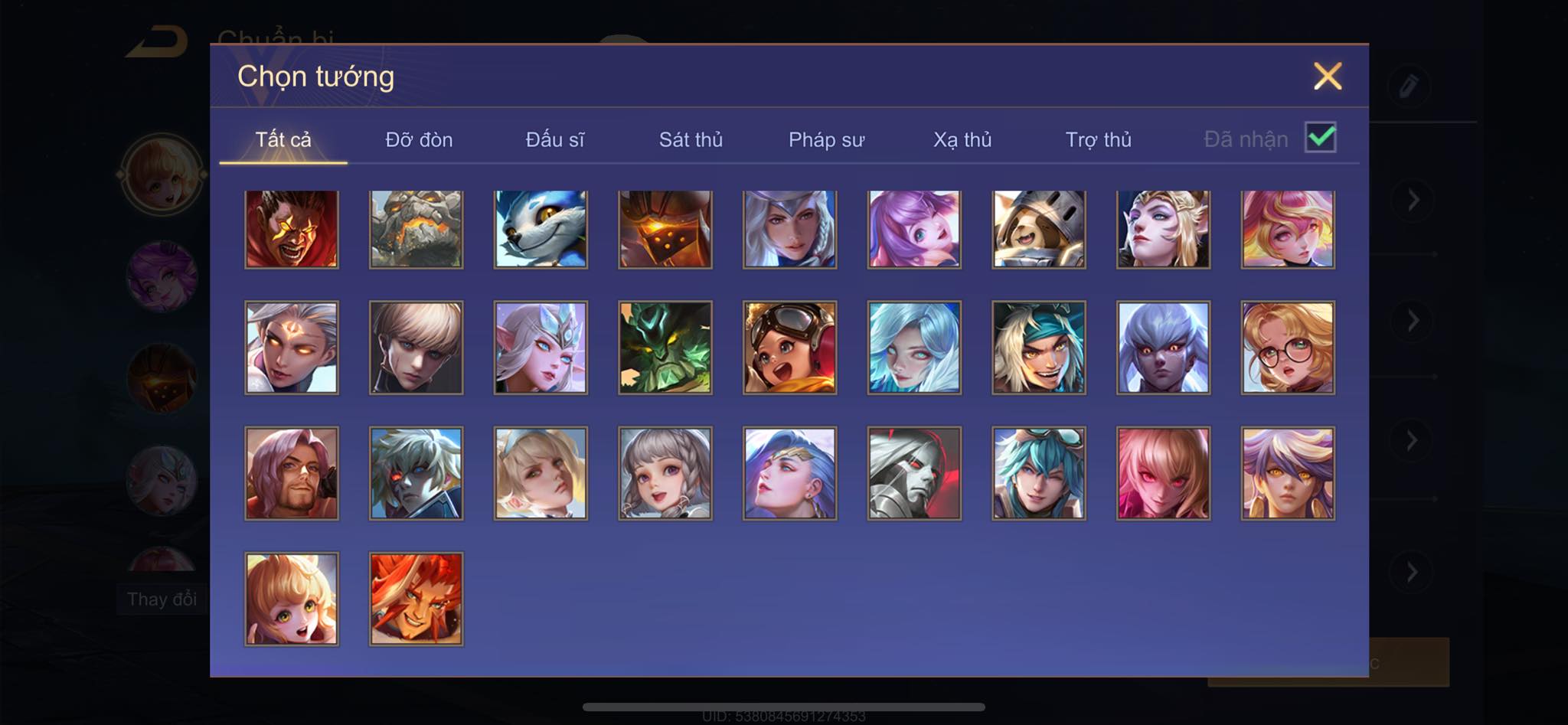The image size is (1568, 725).
Task: Toggle the Đã nhận checkbox
Action: (1321, 138)
